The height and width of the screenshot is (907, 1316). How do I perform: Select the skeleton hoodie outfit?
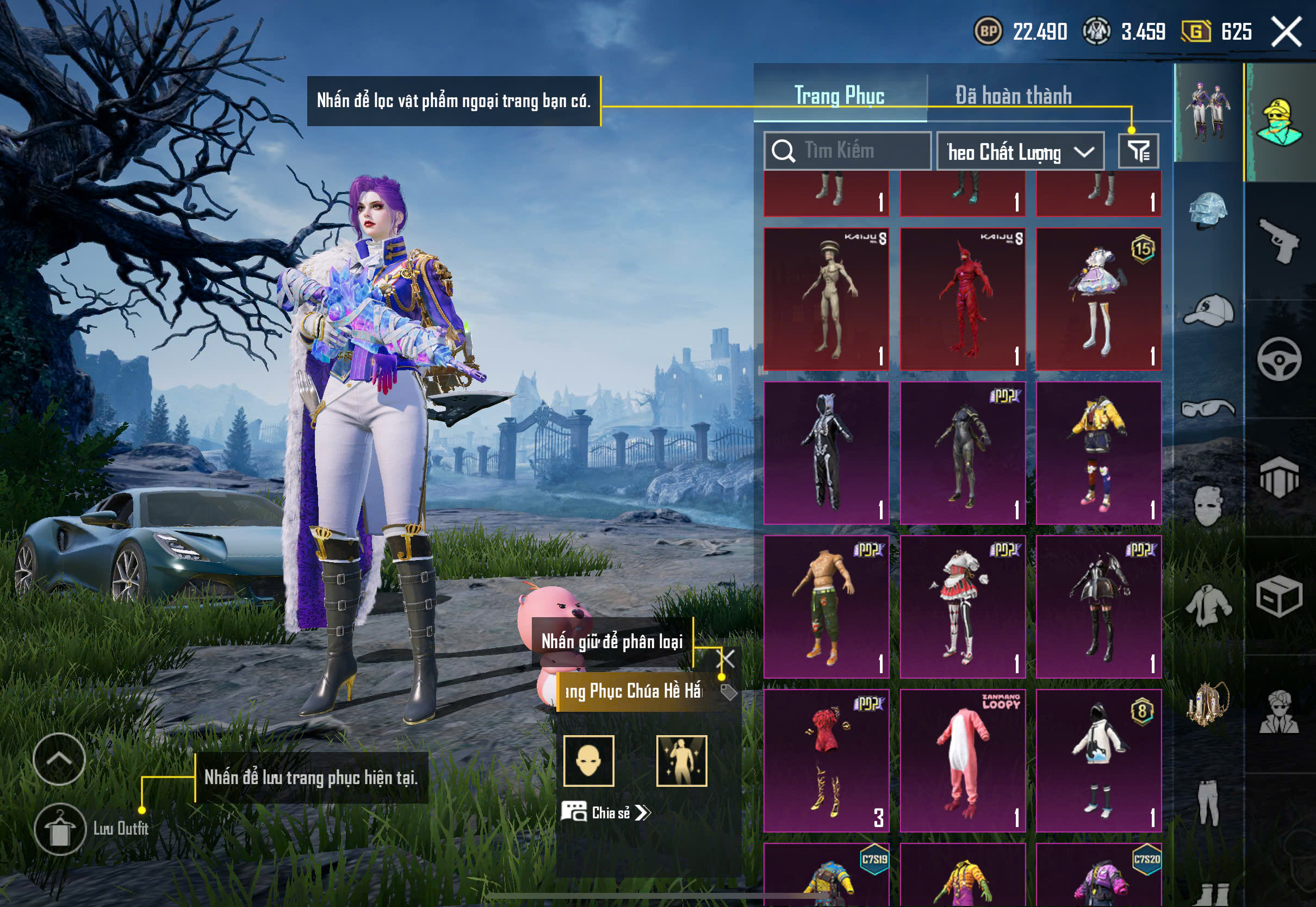click(x=826, y=452)
